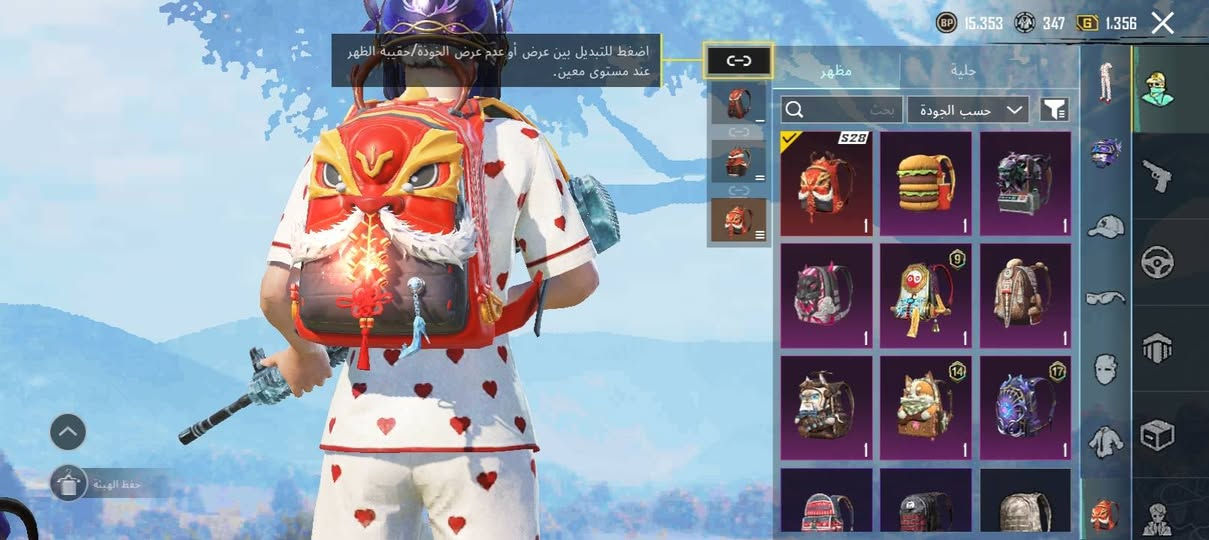
Task: Select the red lion mask backpack skin
Action: [826, 184]
